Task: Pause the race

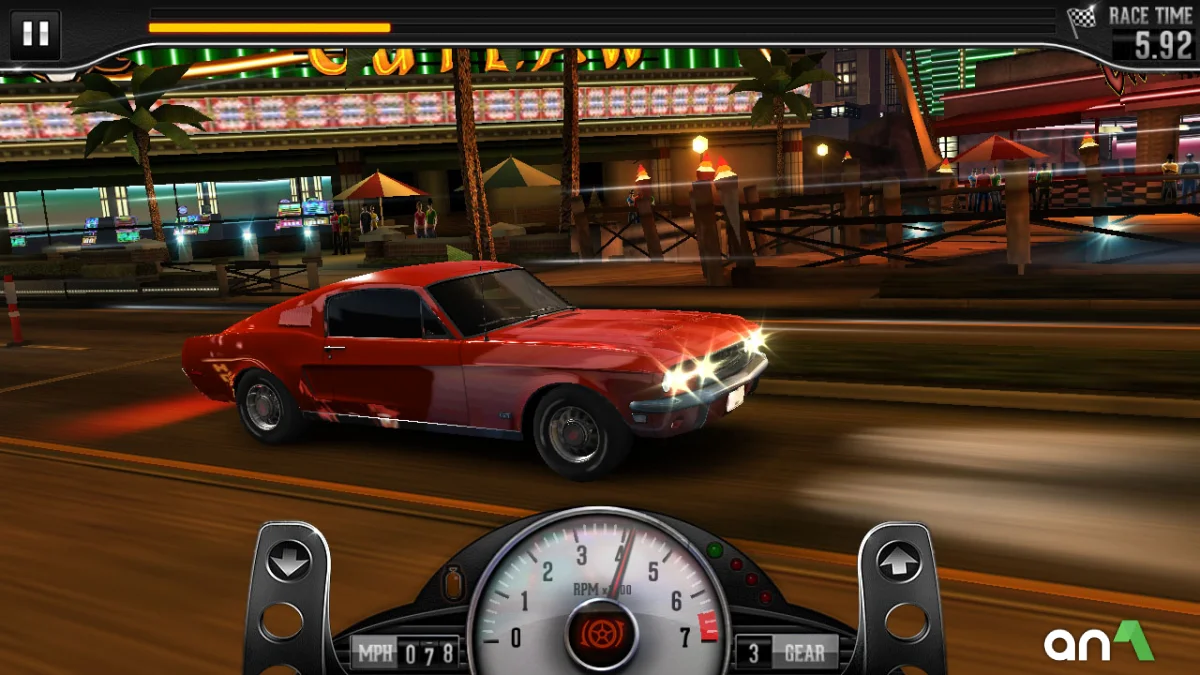Action: tap(36, 34)
